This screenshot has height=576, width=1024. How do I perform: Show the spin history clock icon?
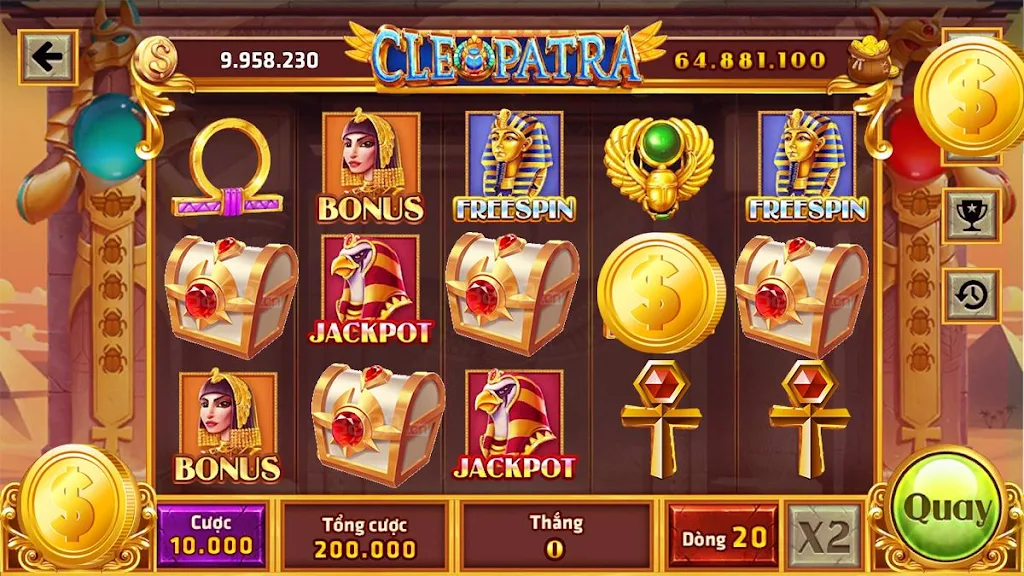(x=971, y=295)
